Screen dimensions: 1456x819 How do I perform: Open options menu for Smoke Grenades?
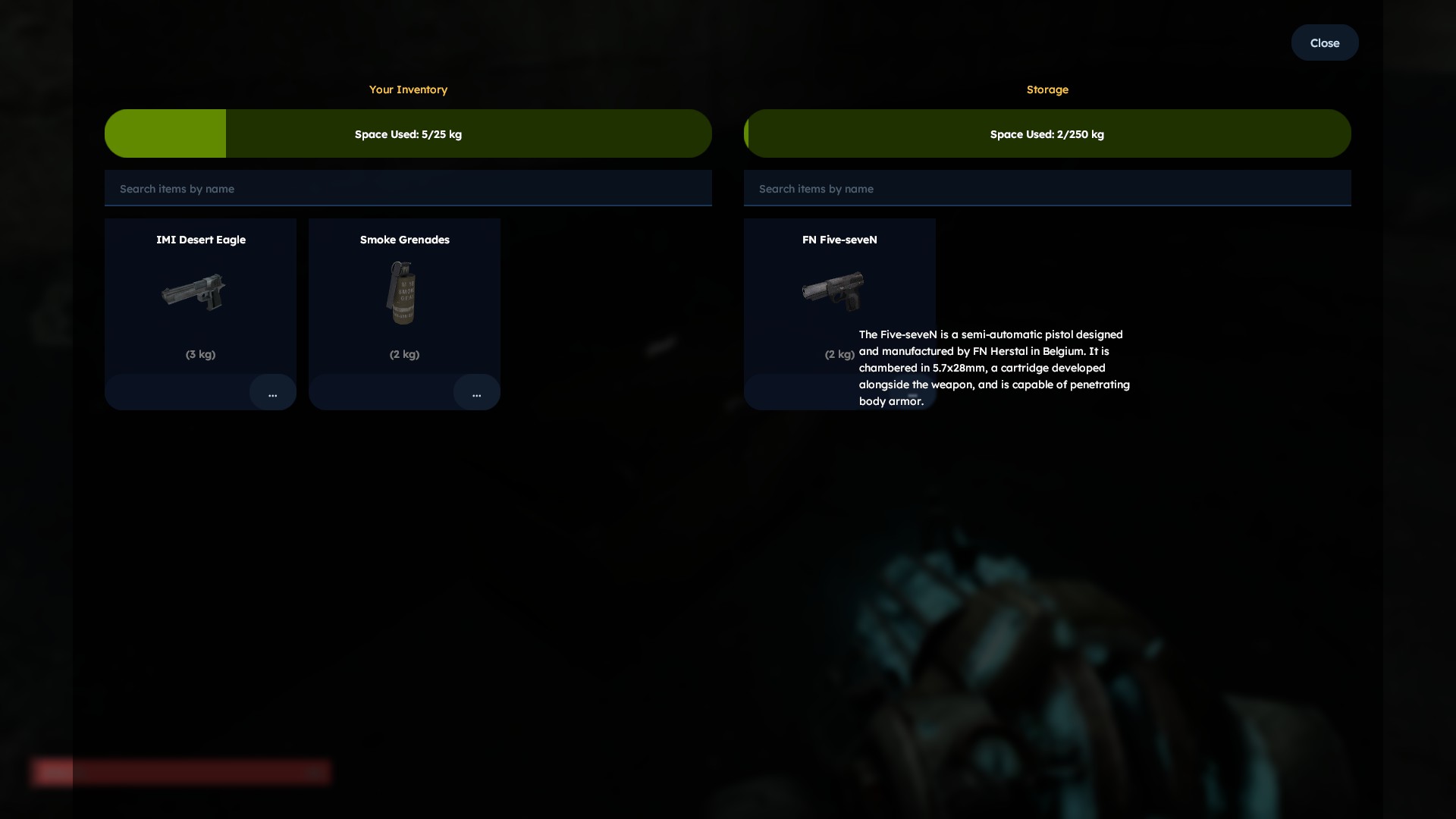pos(476,393)
